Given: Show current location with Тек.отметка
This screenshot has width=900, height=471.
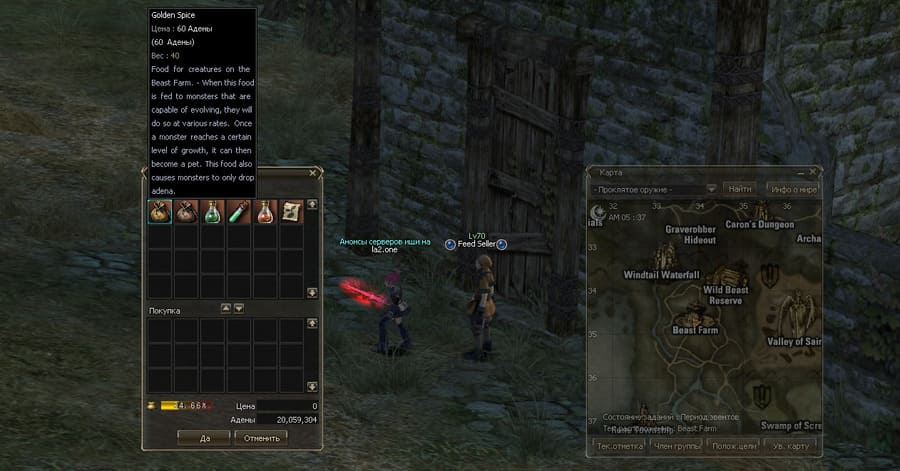Looking at the screenshot, I should pyautogui.click(x=618, y=445).
